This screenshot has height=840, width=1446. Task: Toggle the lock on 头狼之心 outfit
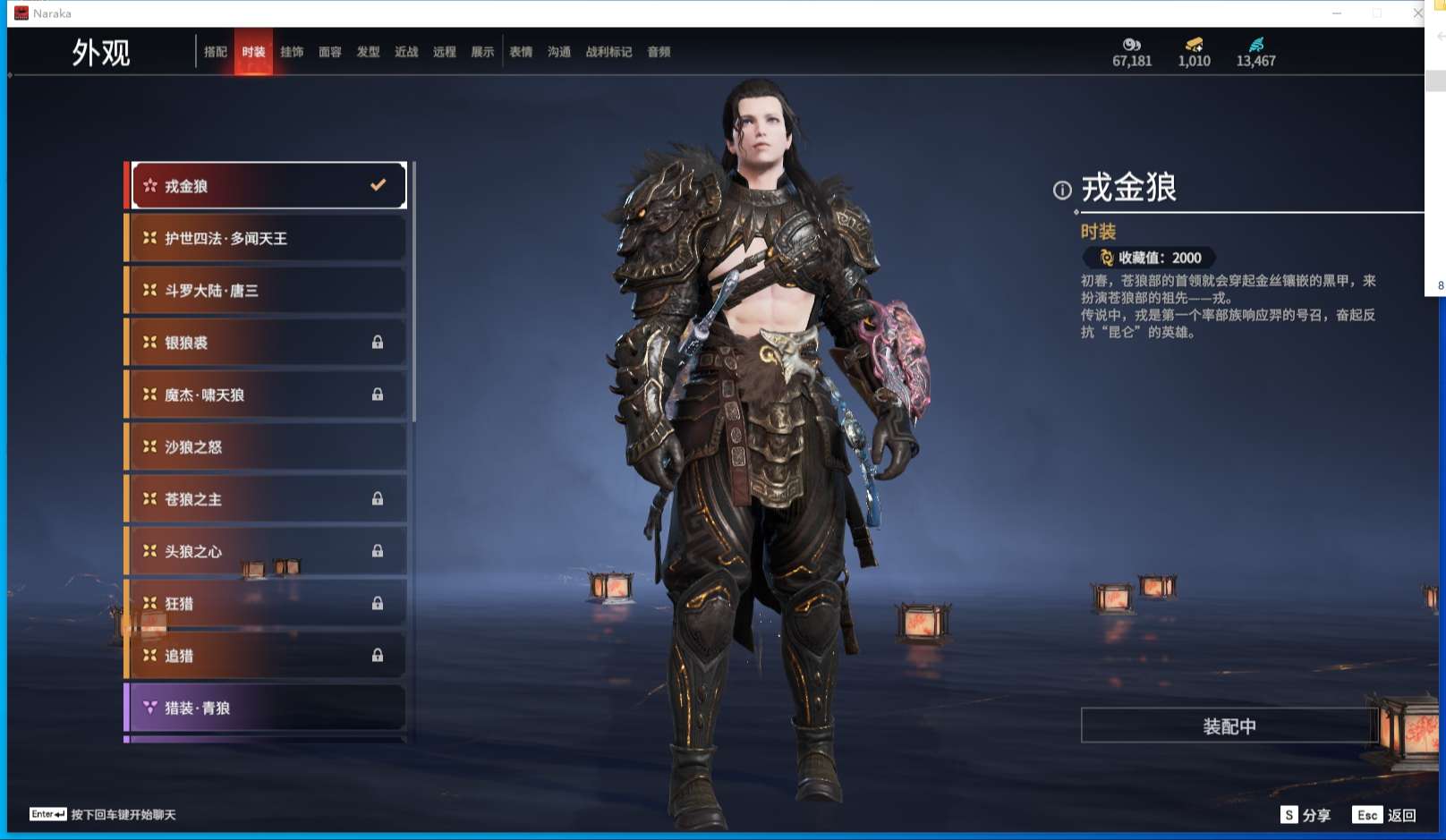378,551
